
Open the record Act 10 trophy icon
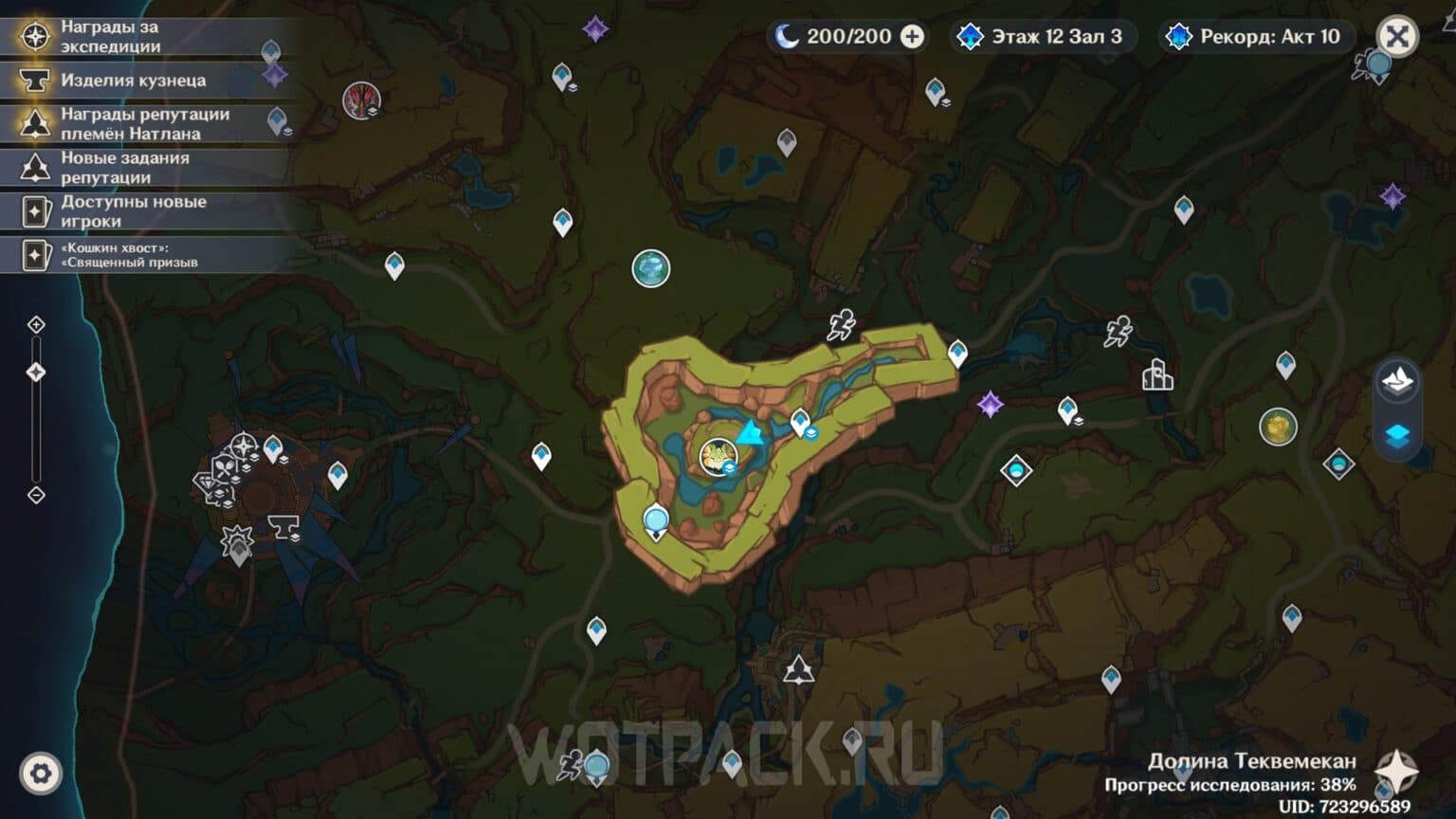click(1178, 37)
